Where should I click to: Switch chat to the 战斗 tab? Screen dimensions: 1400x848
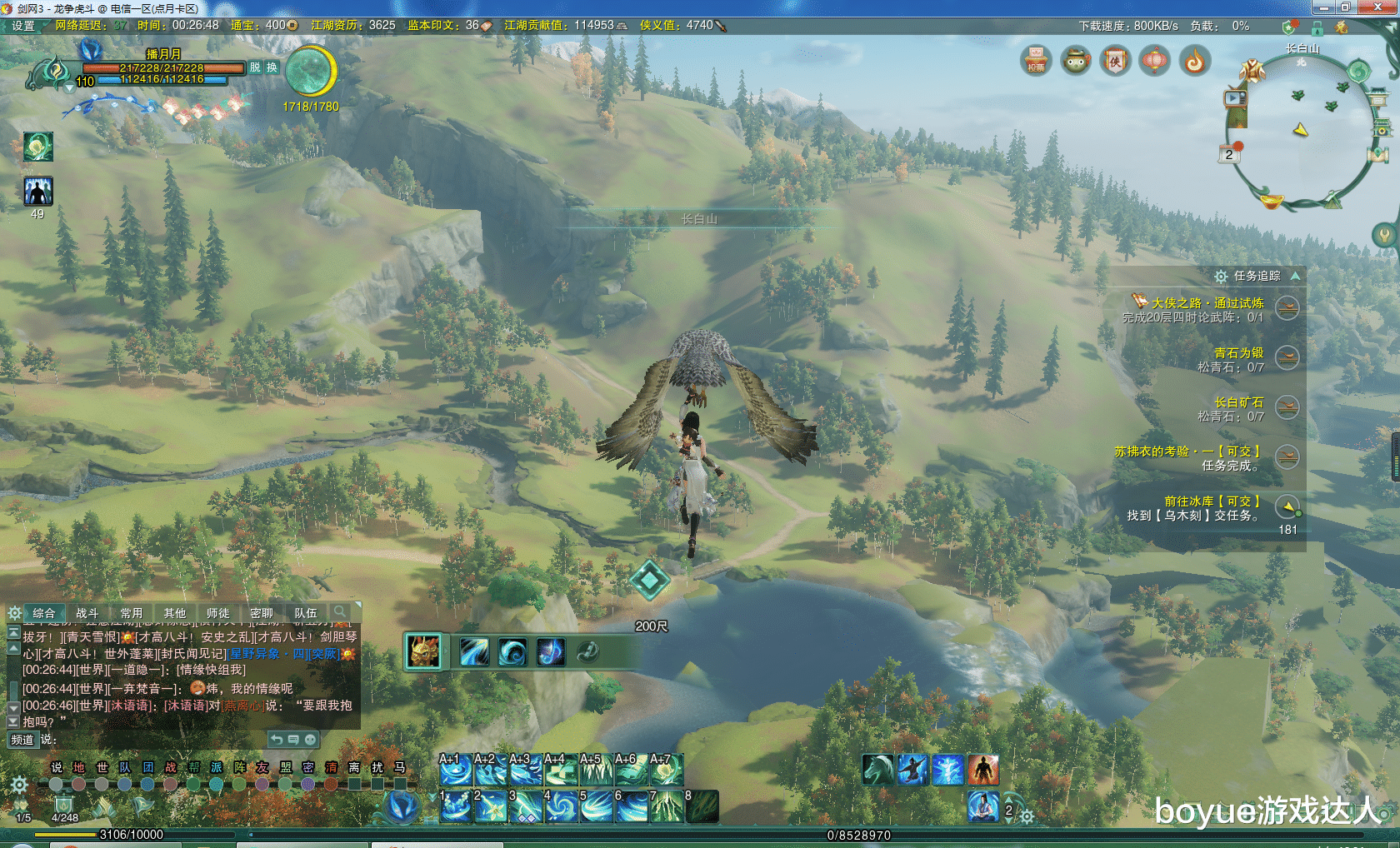pyautogui.click(x=87, y=613)
